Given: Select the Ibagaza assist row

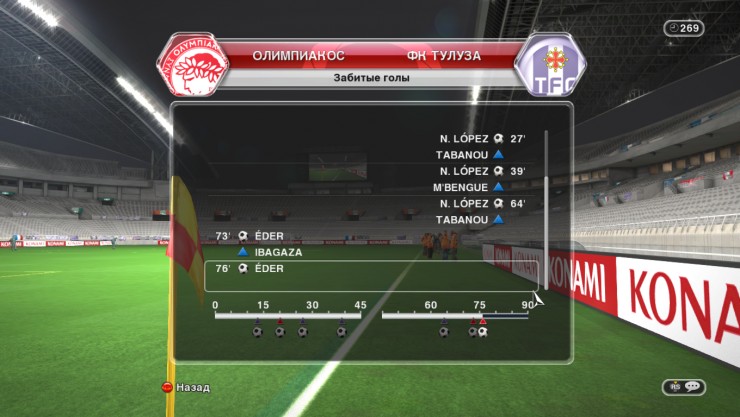Looking at the screenshot, I should click(x=270, y=252).
